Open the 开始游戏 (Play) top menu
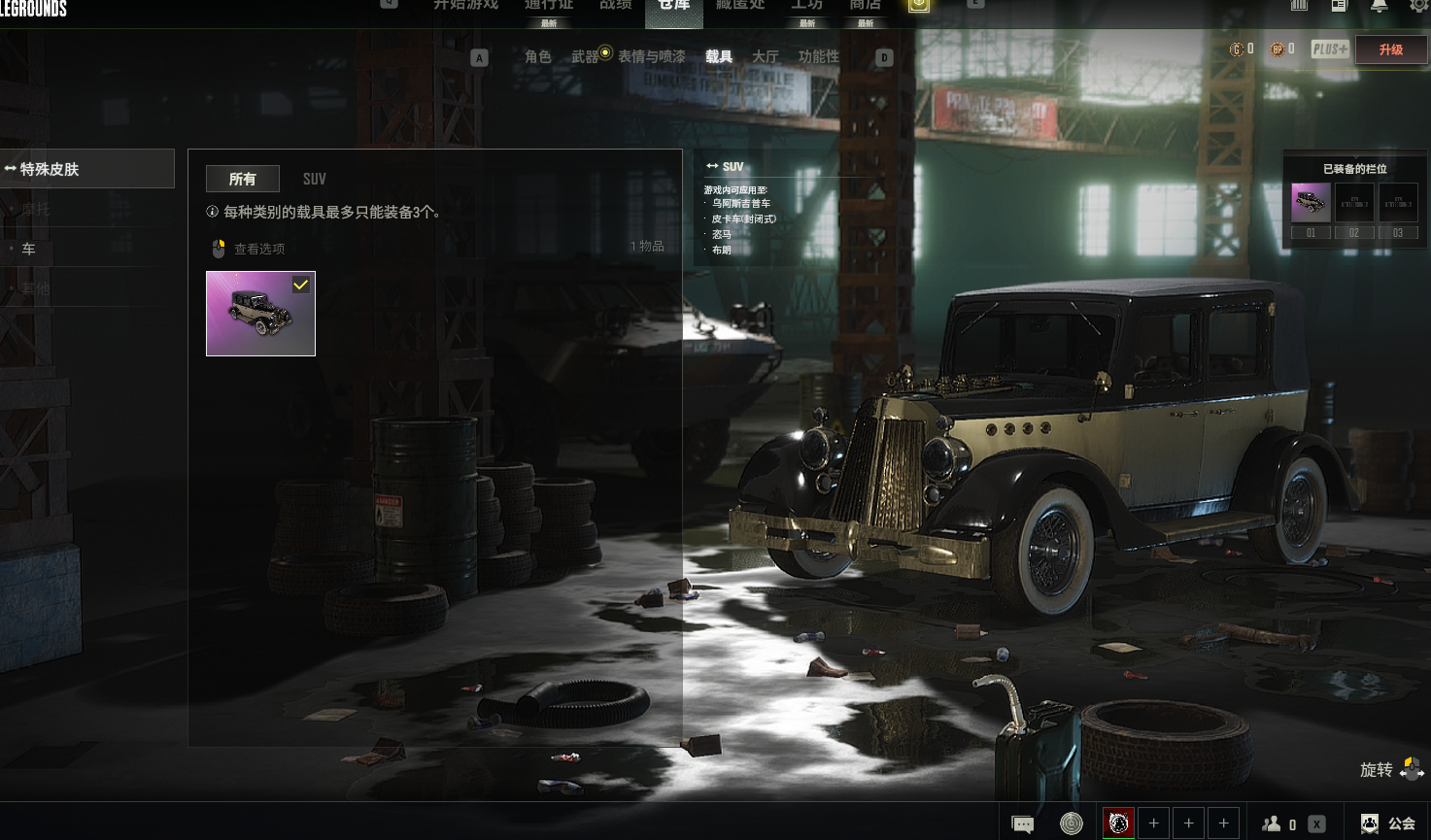This screenshot has width=1431, height=840. [x=465, y=6]
